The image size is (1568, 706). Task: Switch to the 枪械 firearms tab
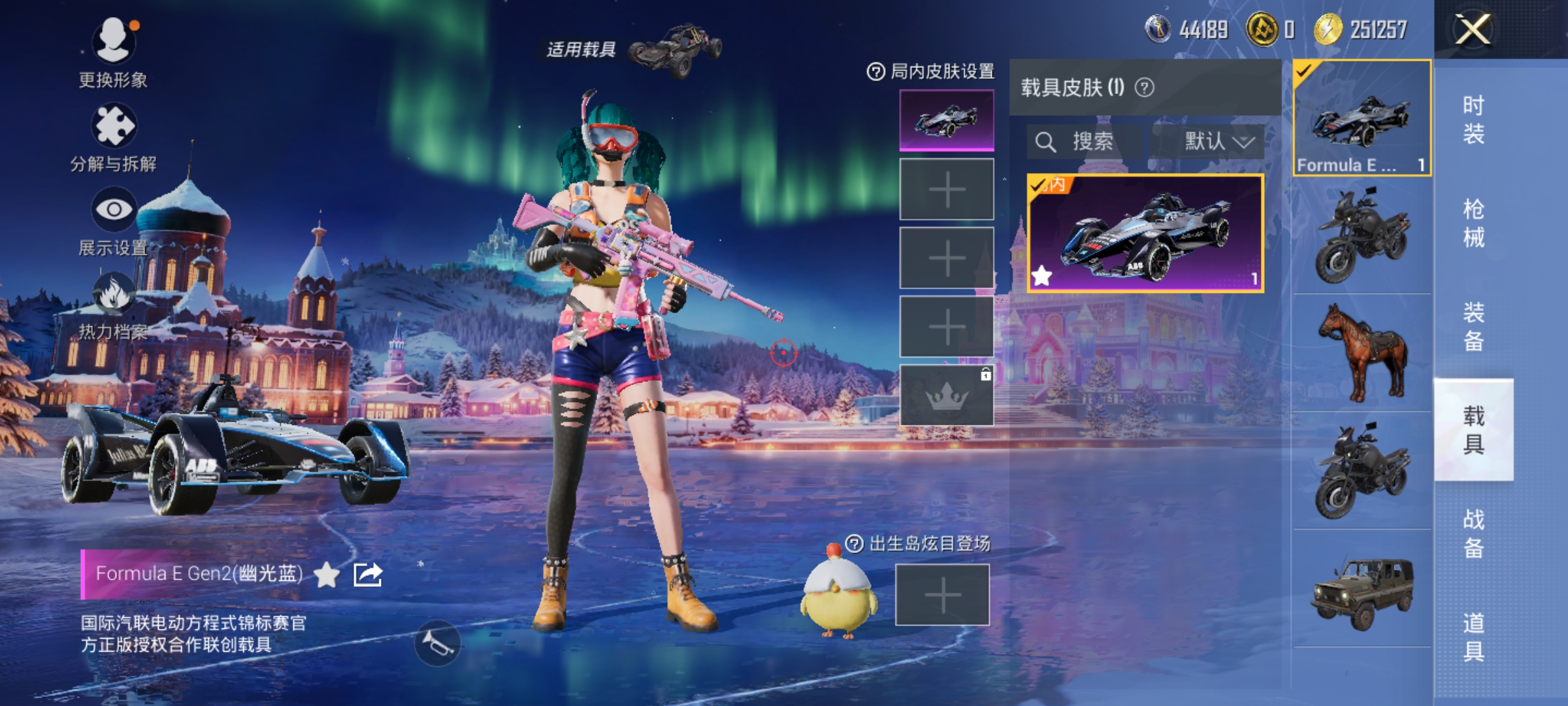coord(1473,223)
